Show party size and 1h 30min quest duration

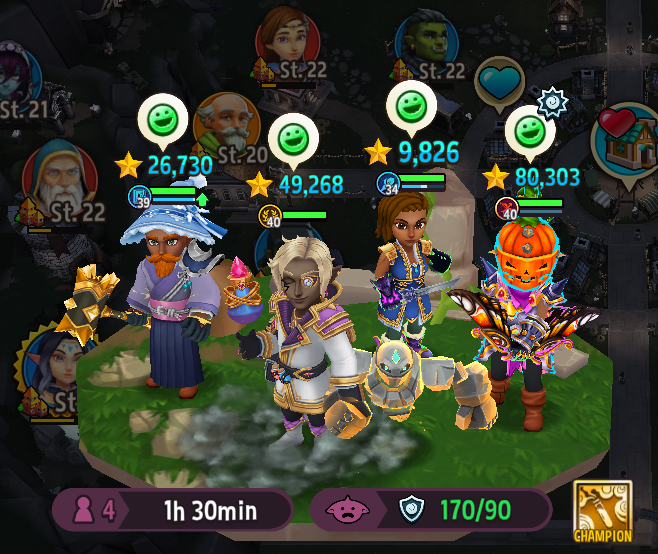click(x=172, y=510)
